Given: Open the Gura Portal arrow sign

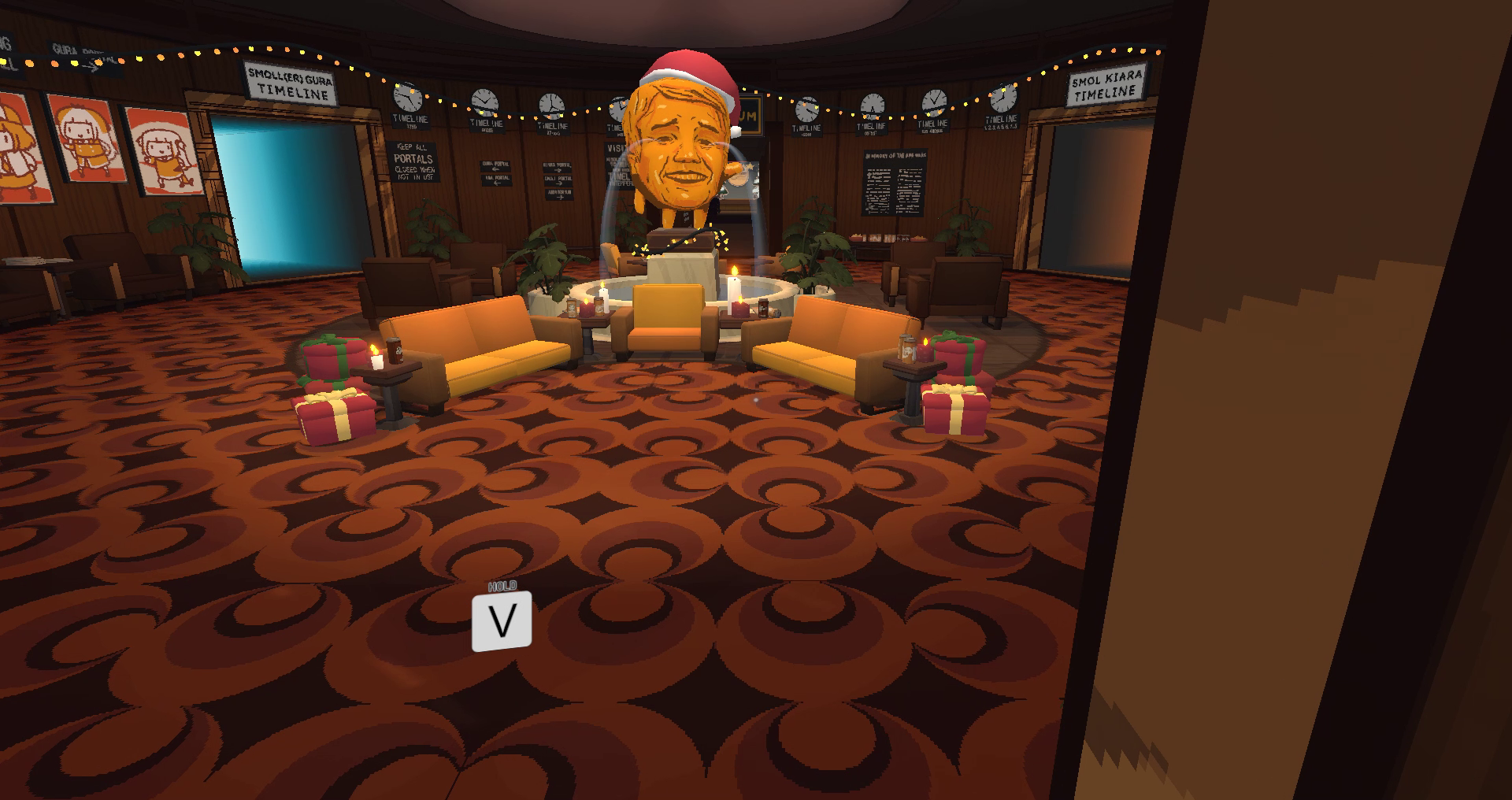Looking at the screenshot, I should (496, 166).
